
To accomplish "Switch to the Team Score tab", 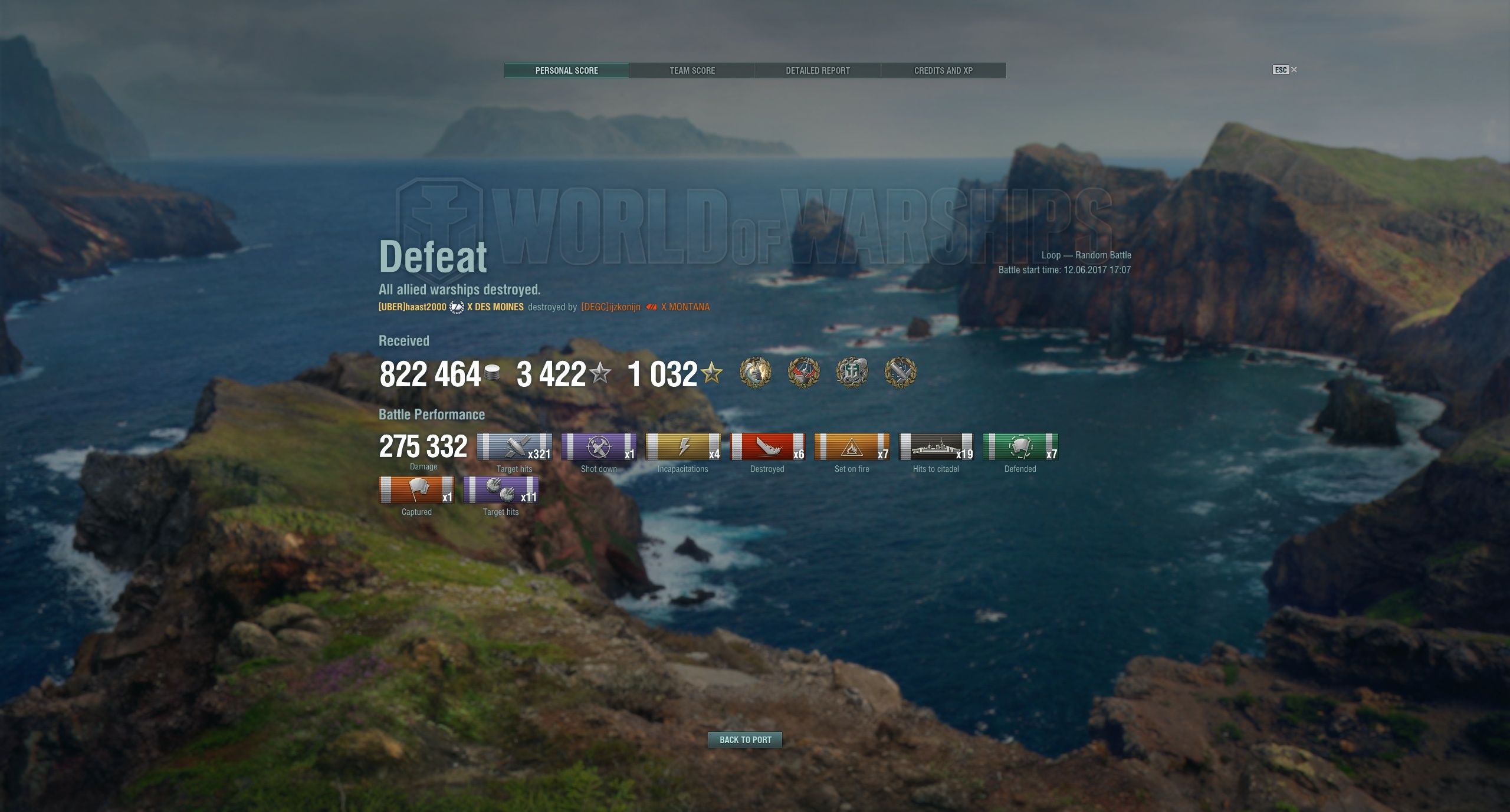I will tap(692, 71).
